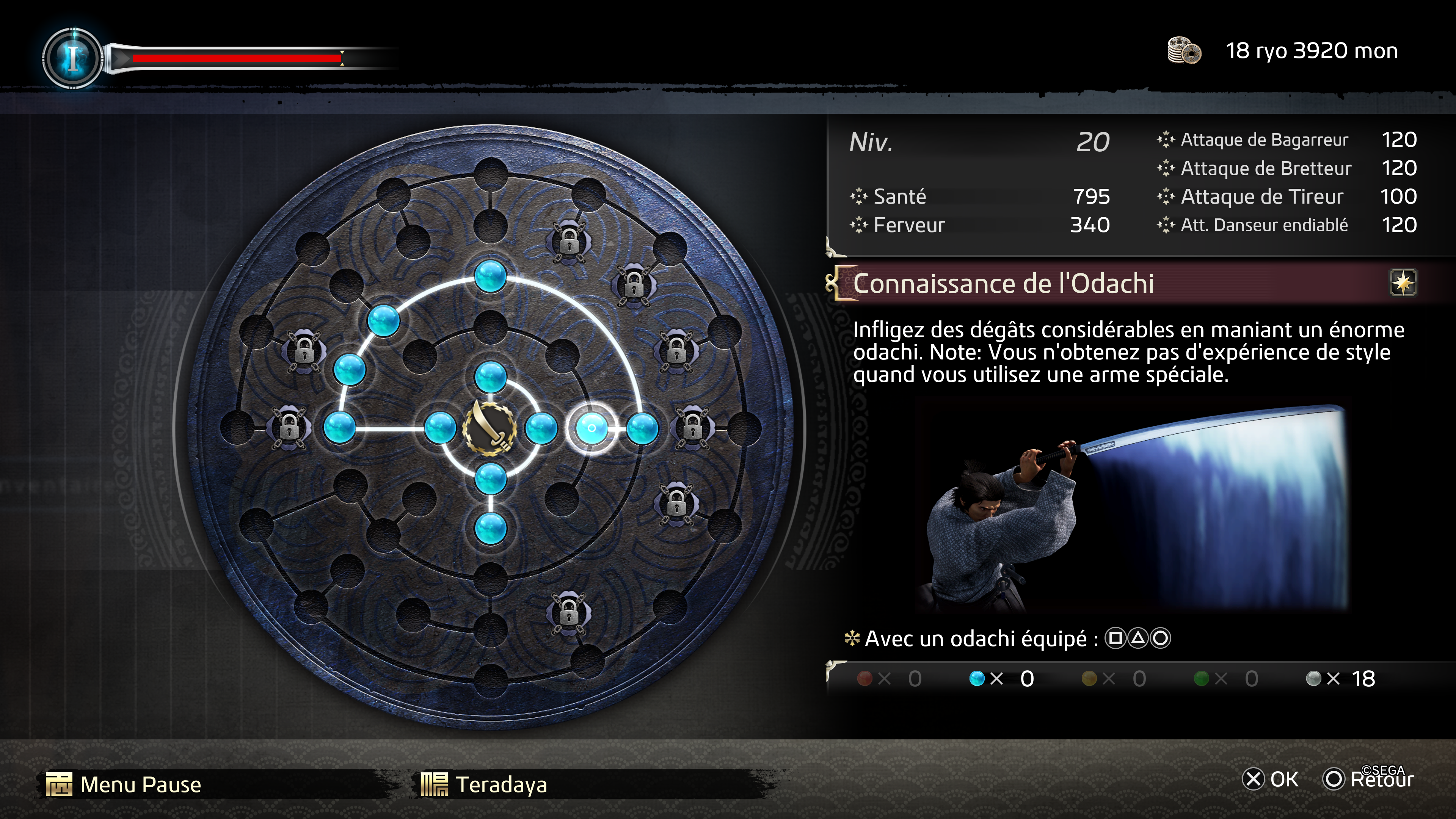Click the blue level I emblem

[x=72, y=58]
